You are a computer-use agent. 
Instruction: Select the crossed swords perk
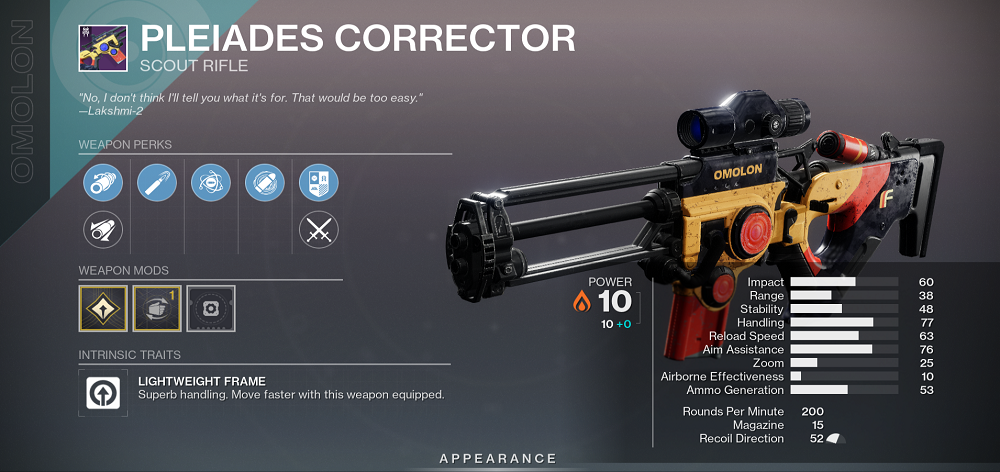(319, 232)
